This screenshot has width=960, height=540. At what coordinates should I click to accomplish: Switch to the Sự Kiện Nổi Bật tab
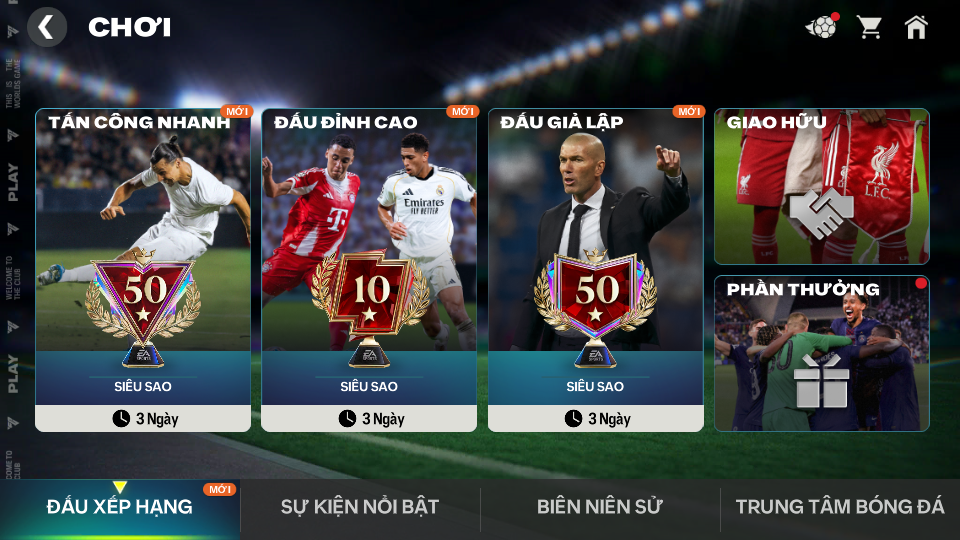click(360, 507)
